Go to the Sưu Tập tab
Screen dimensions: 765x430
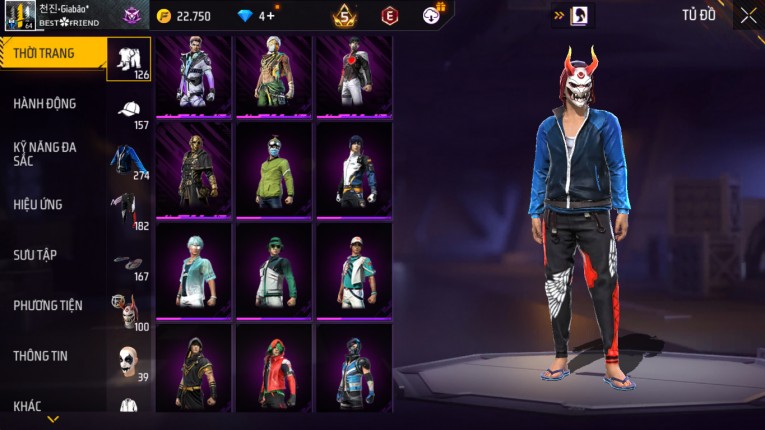(35, 255)
